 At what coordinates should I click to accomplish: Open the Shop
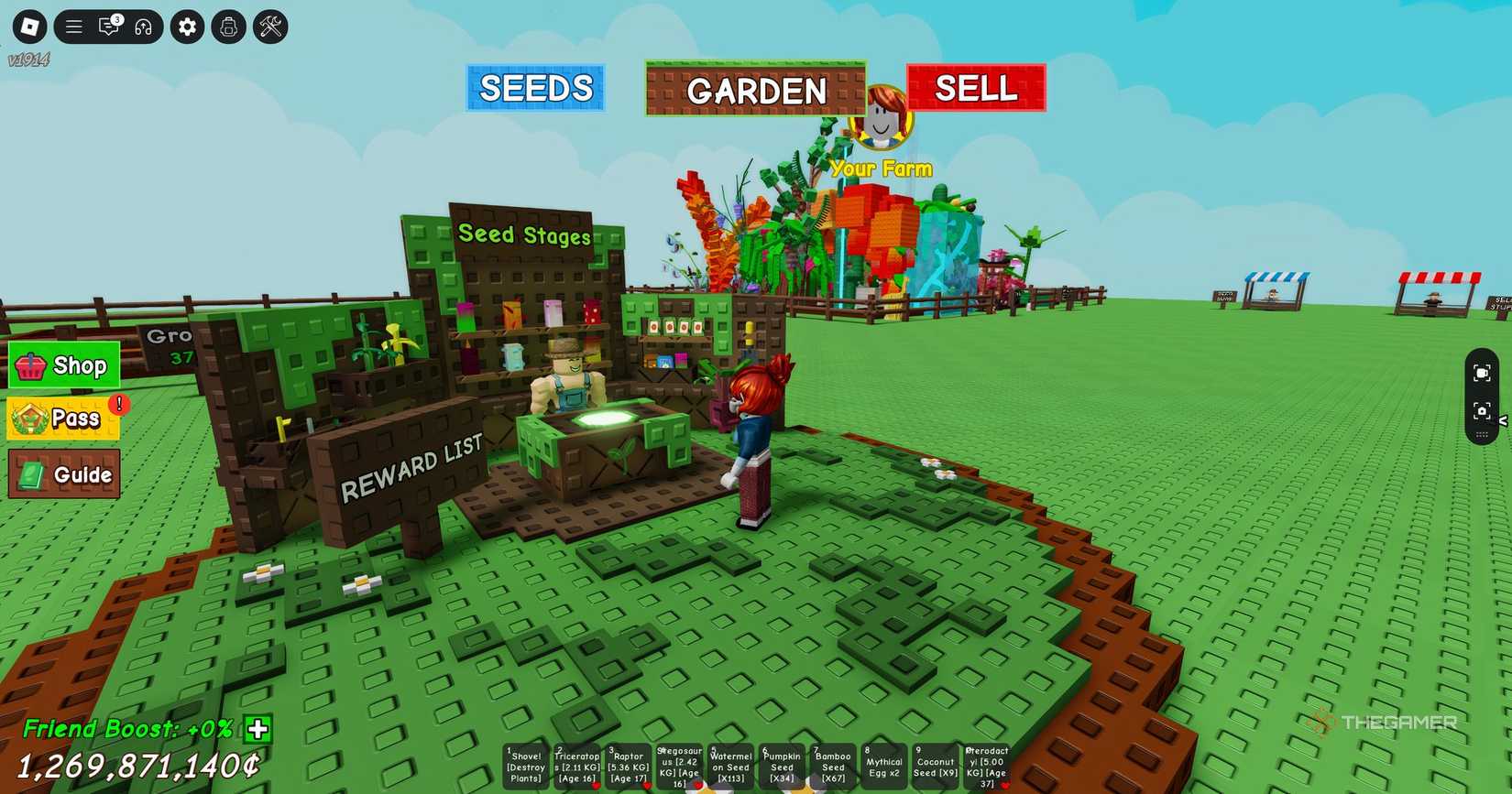(x=62, y=365)
